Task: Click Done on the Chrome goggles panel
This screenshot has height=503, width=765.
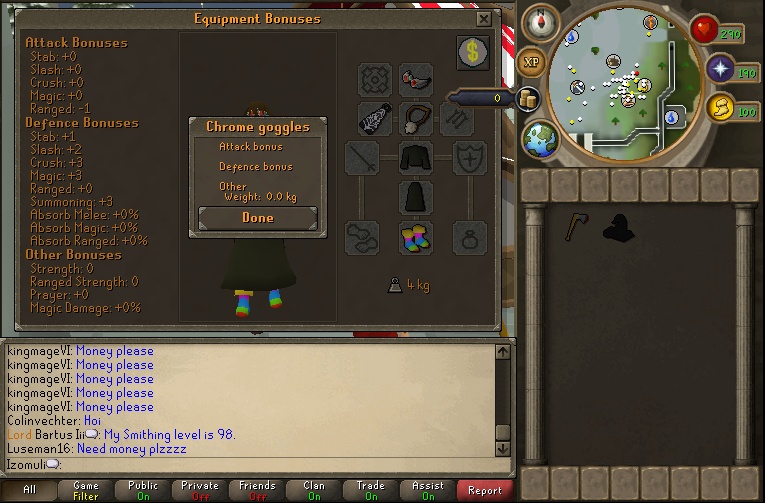Action: tap(257, 218)
